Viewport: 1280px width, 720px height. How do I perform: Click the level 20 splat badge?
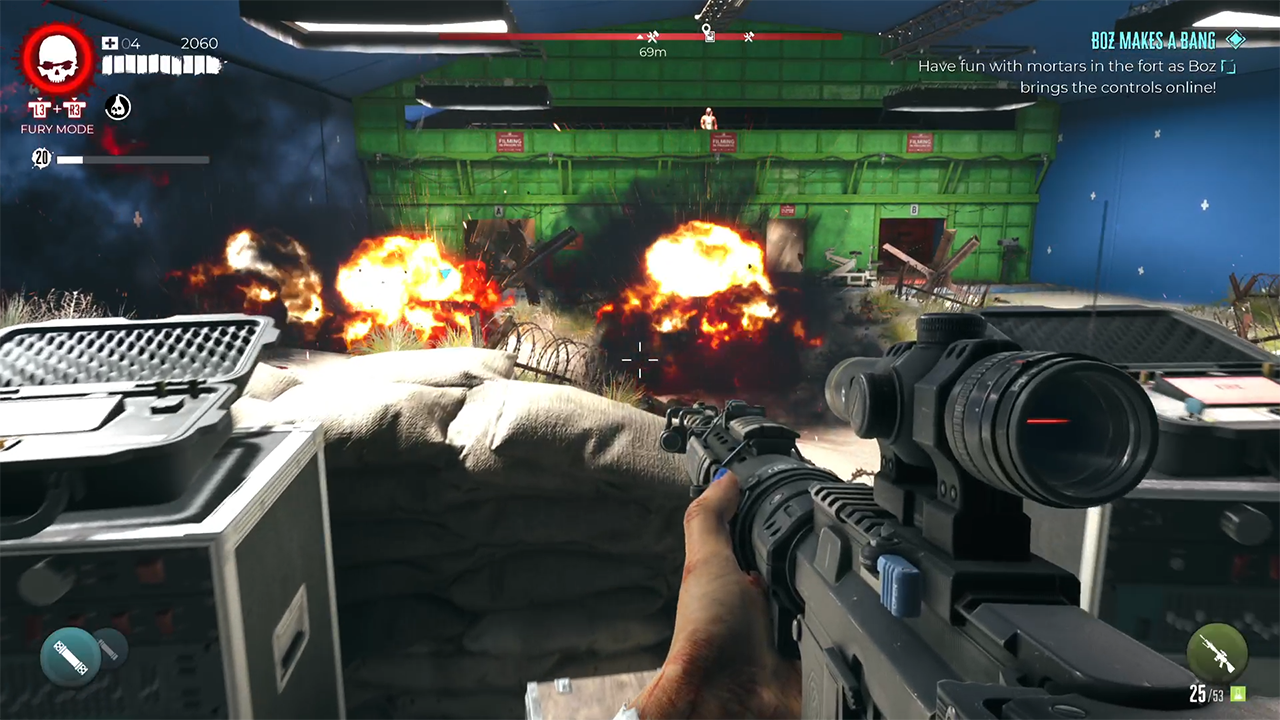[42, 158]
